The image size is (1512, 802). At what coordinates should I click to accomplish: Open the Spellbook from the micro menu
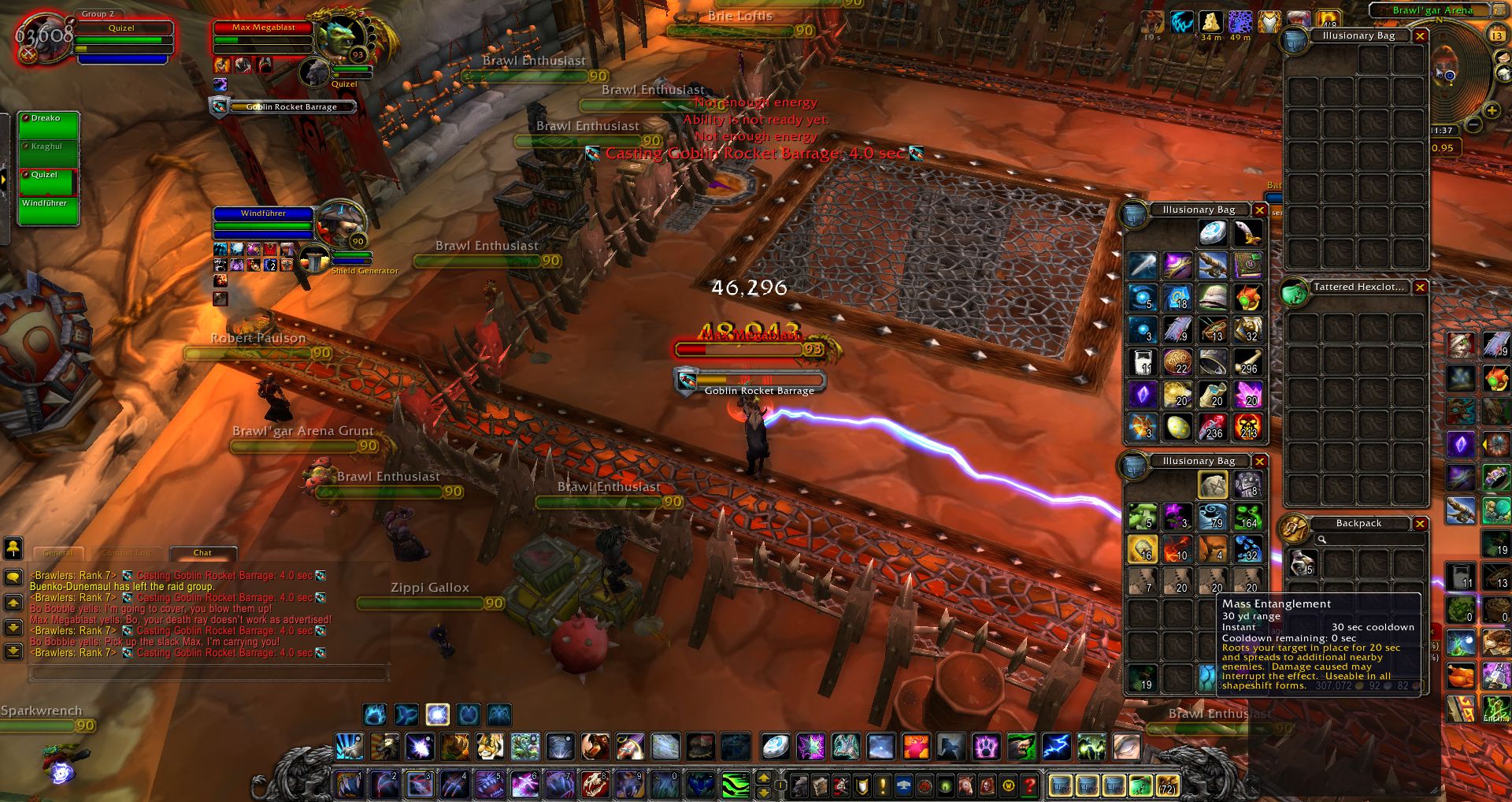821,784
